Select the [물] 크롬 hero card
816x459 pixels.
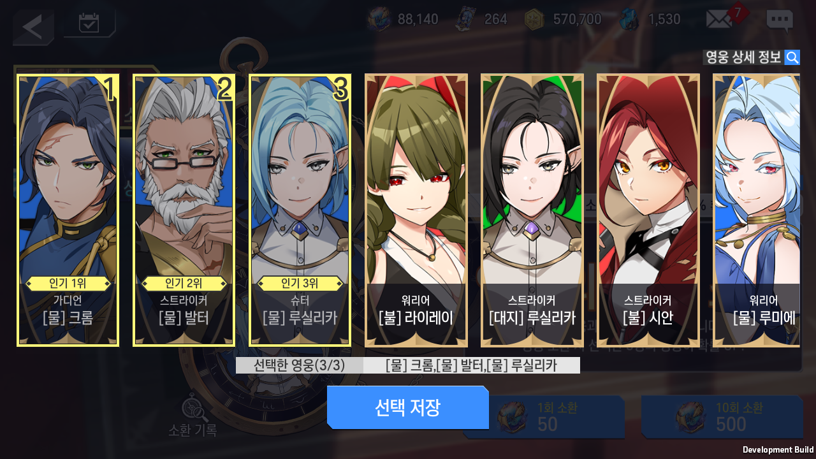tap(68, 210)
